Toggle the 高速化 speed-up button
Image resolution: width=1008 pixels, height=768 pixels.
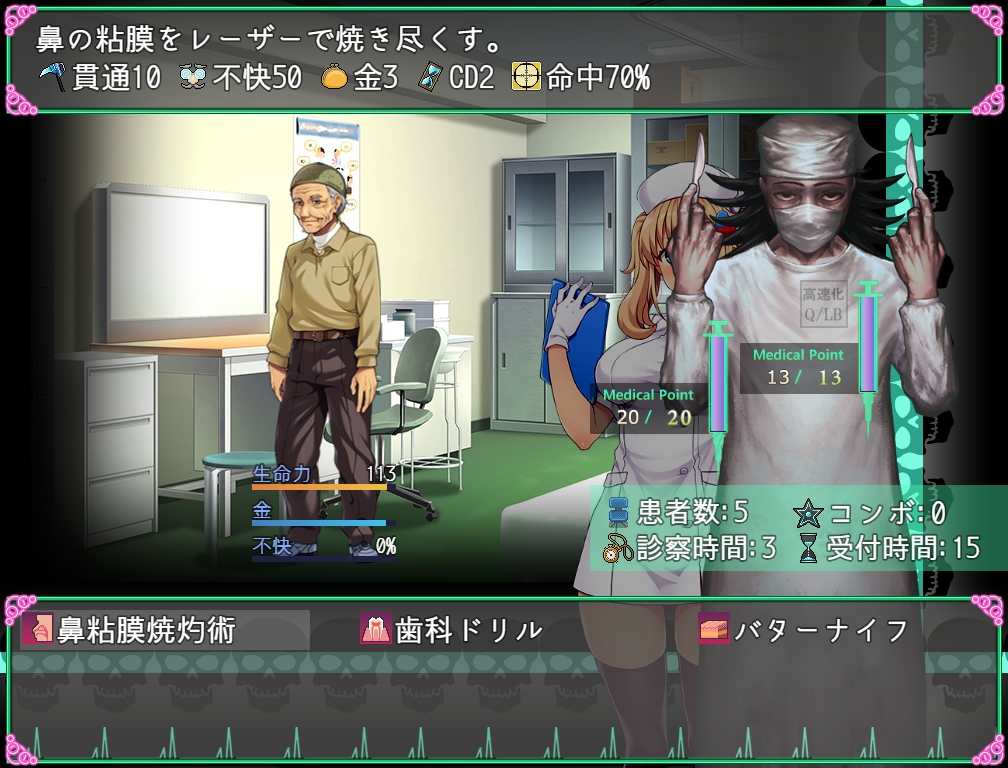(x=822, y=304)
